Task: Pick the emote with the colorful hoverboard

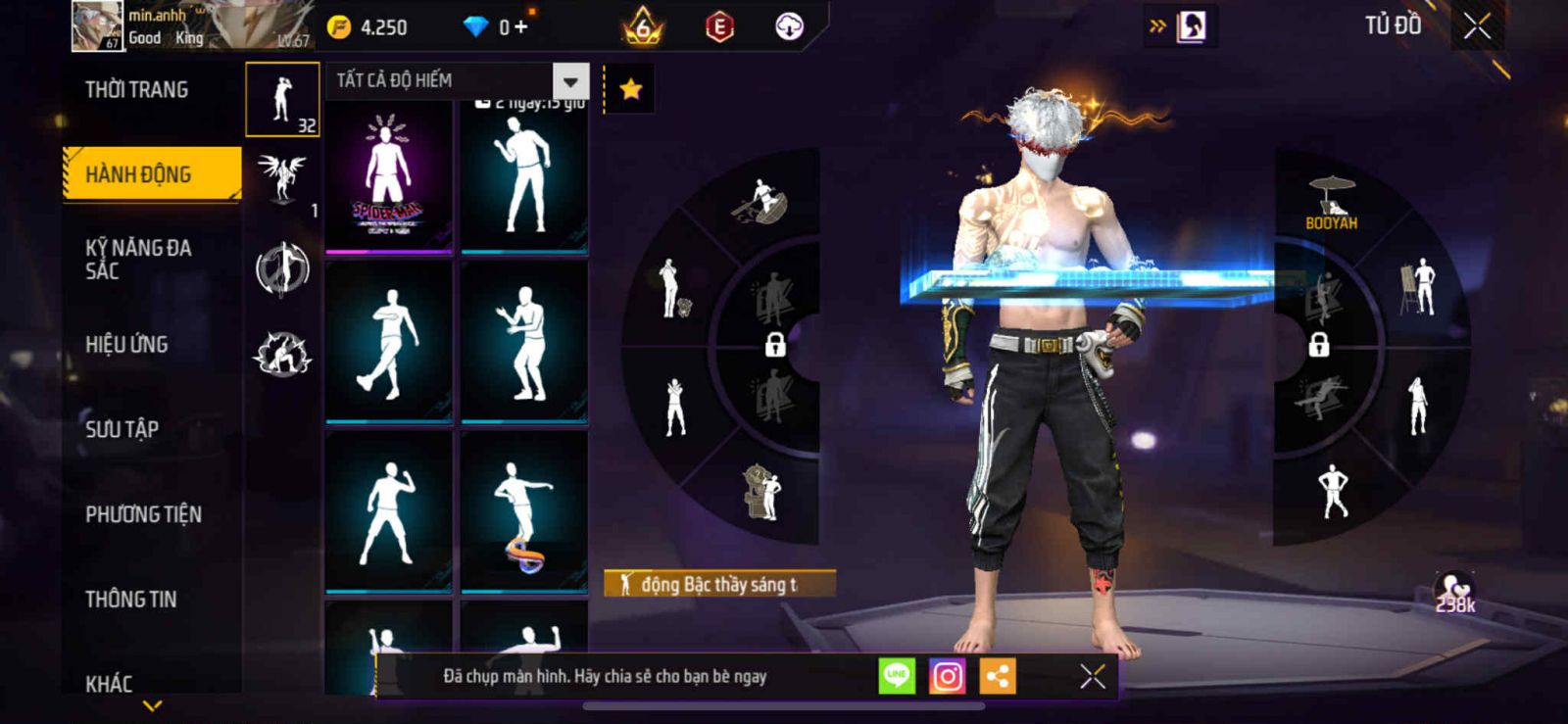Action: [523, 512]
